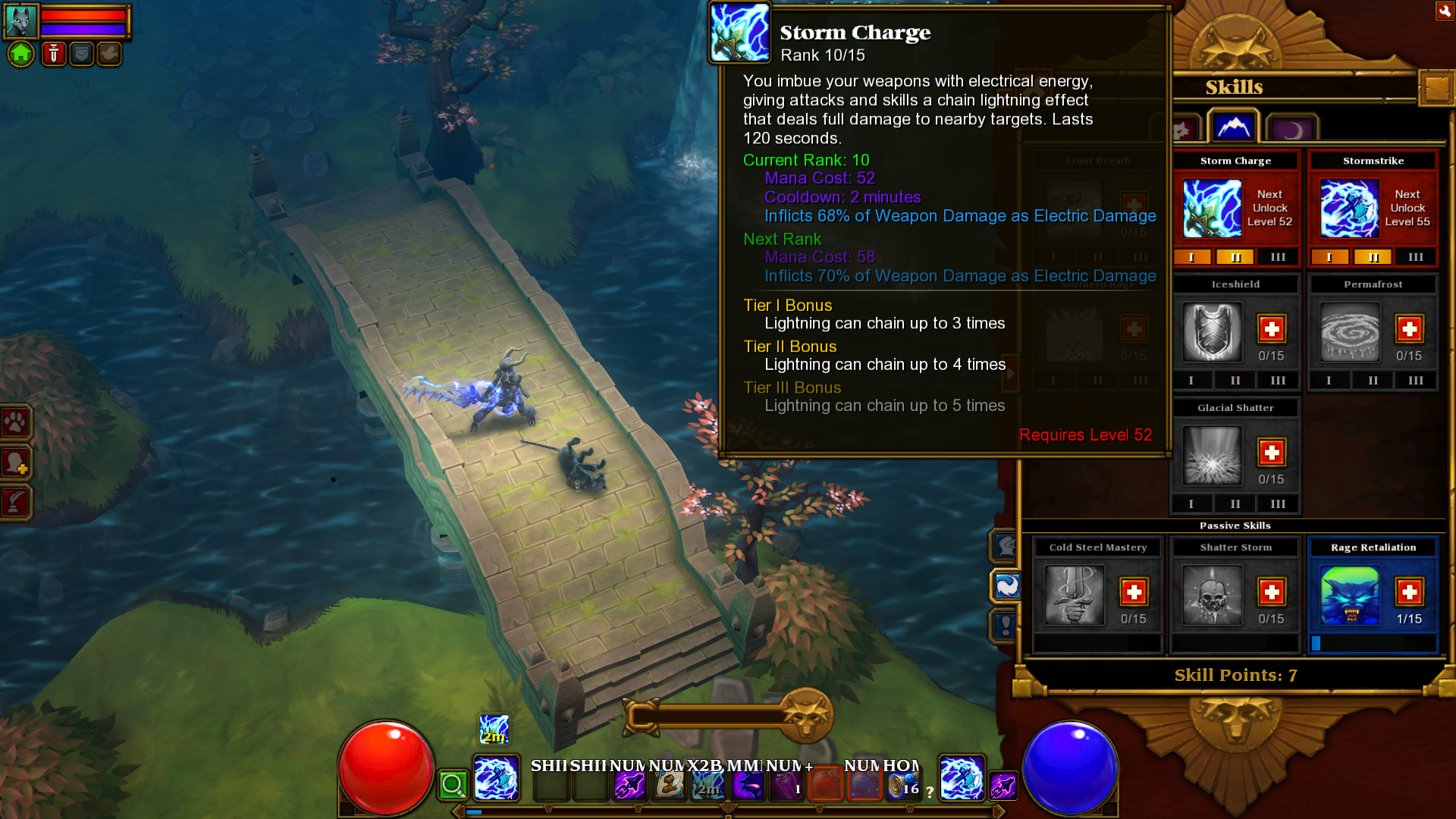Activate the winged boot hotbar skill
The width and height of the screenshot is (1456, 819).
tap(668, 784)
